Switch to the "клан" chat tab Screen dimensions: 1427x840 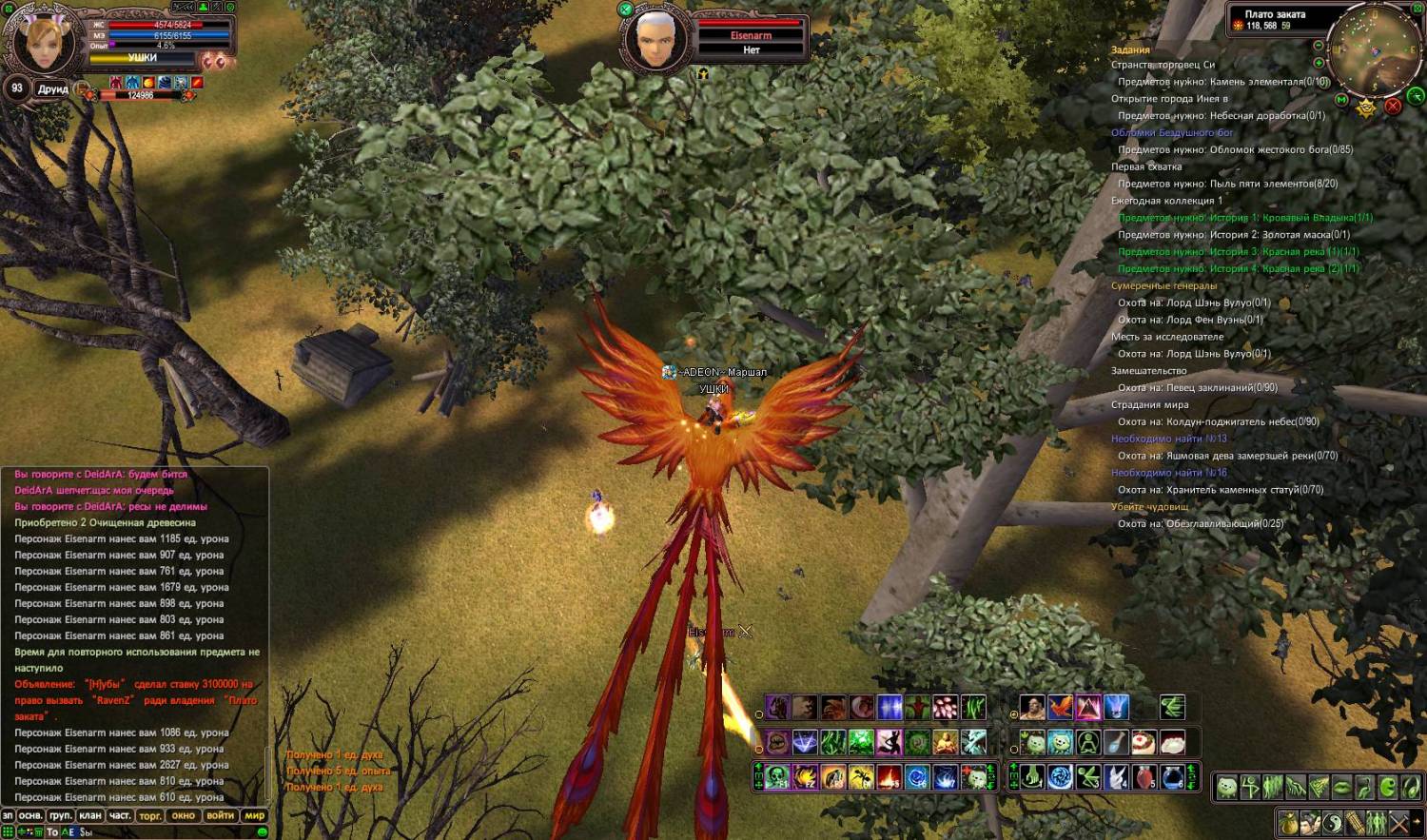point(90,815)
